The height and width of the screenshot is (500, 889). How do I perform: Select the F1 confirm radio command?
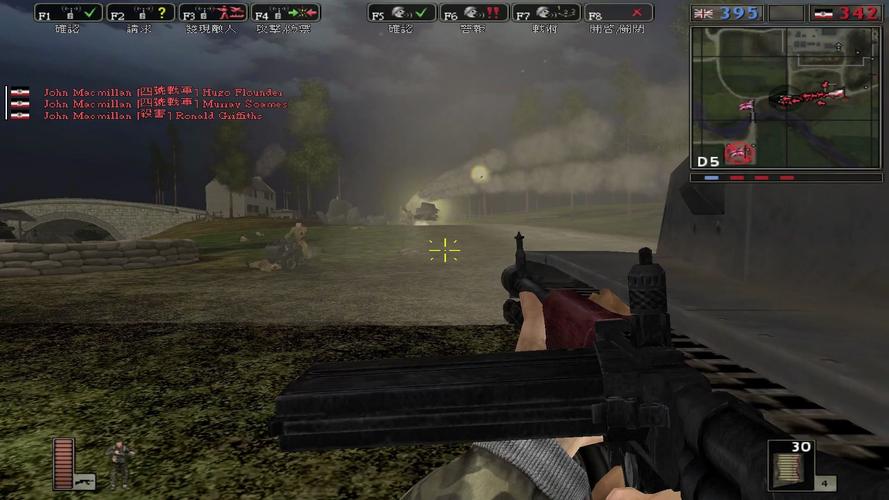point(68,14)
